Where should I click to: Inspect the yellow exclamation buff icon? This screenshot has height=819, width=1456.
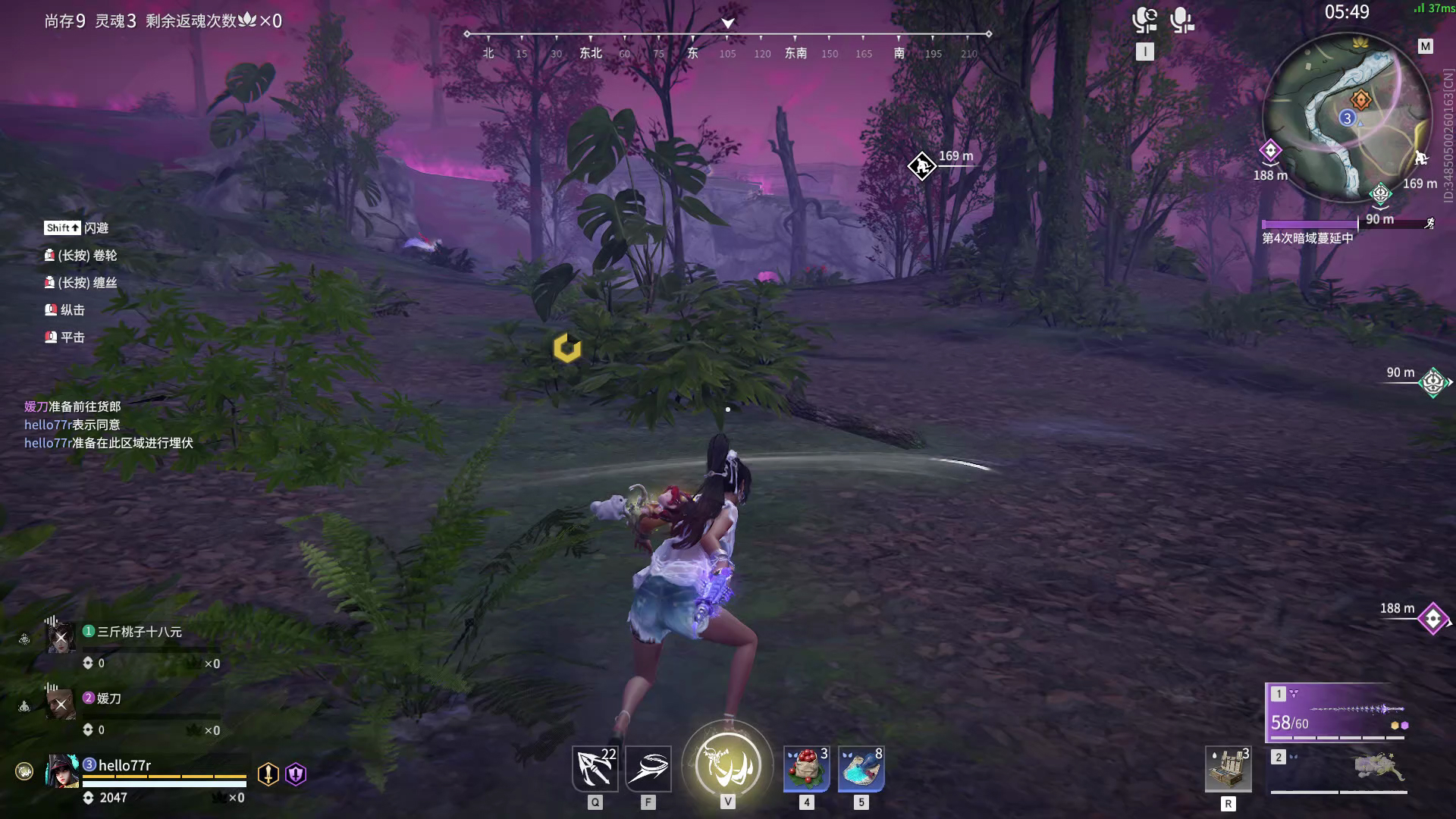coord(268,773)
